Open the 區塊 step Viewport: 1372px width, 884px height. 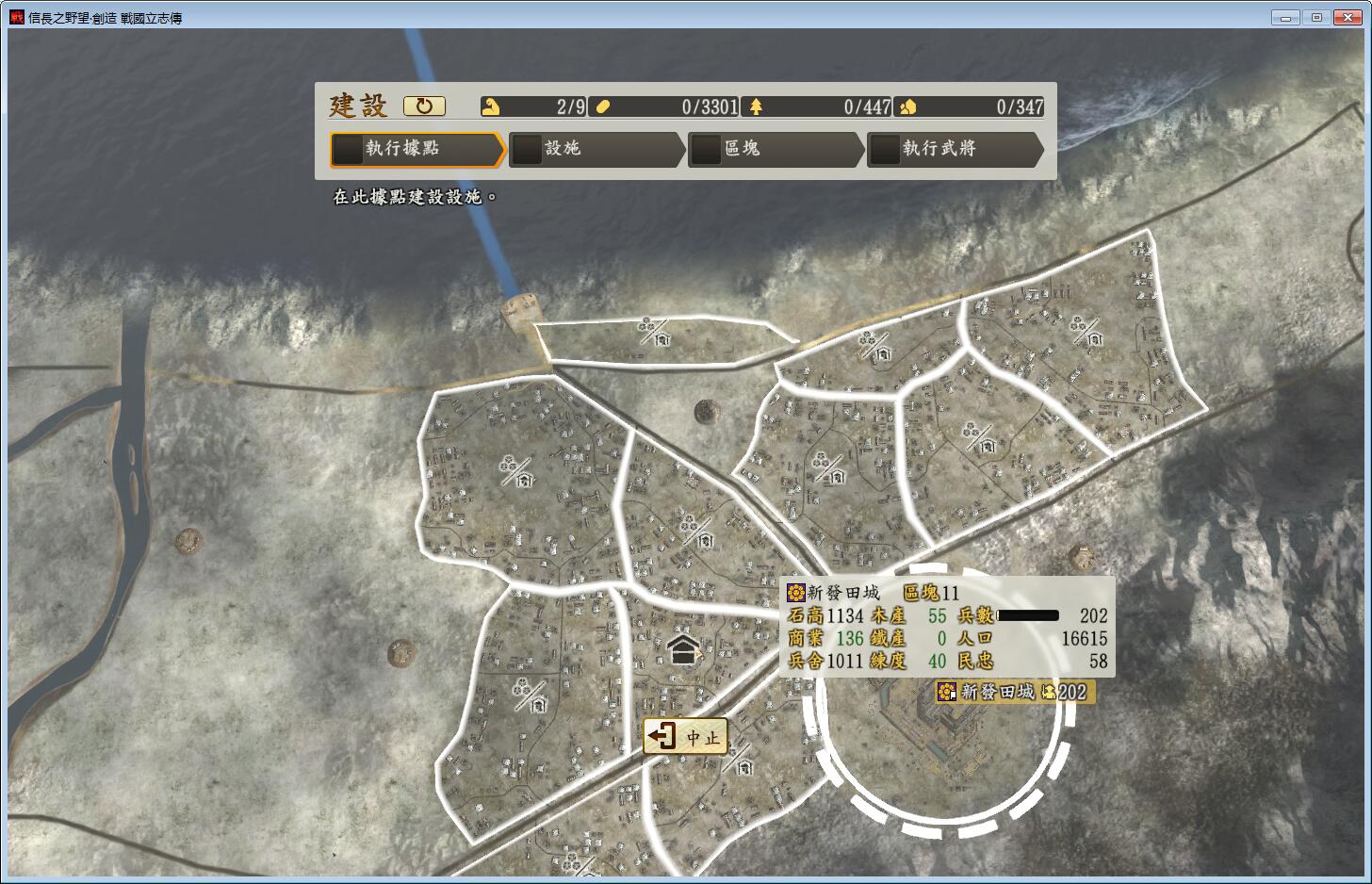774,149
